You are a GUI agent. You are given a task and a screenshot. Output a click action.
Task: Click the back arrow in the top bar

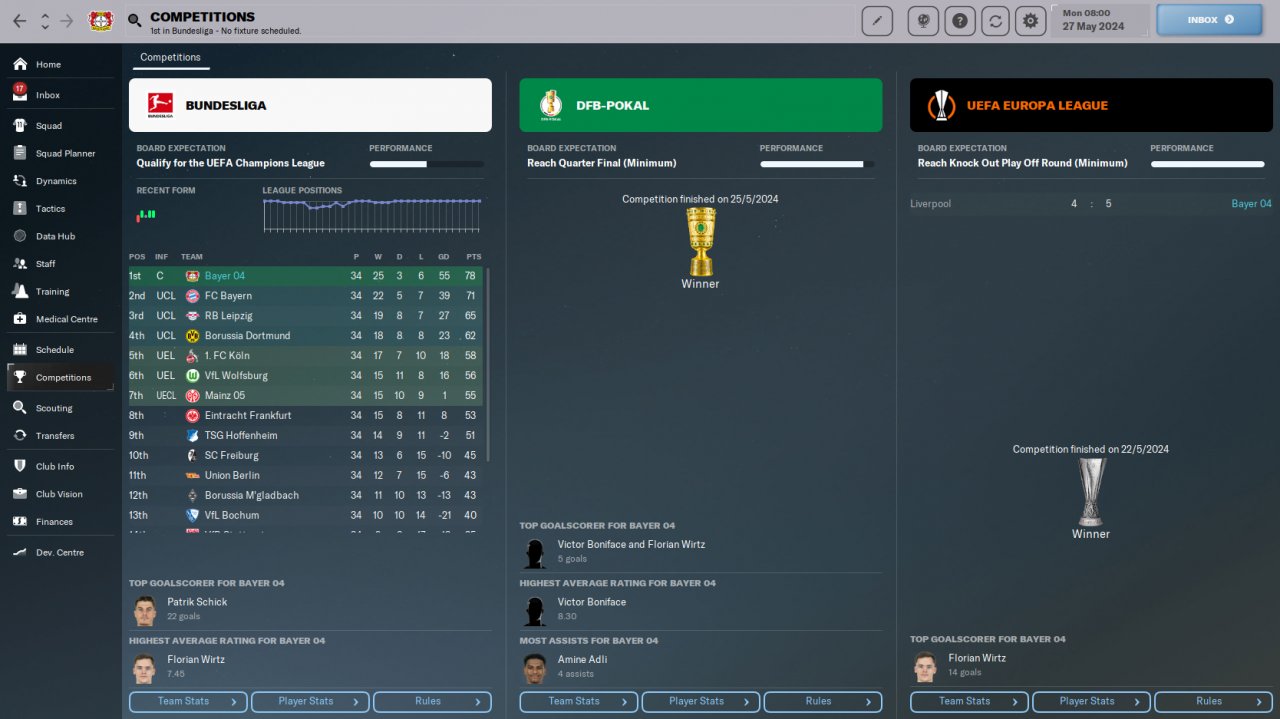tap(20, 21)
